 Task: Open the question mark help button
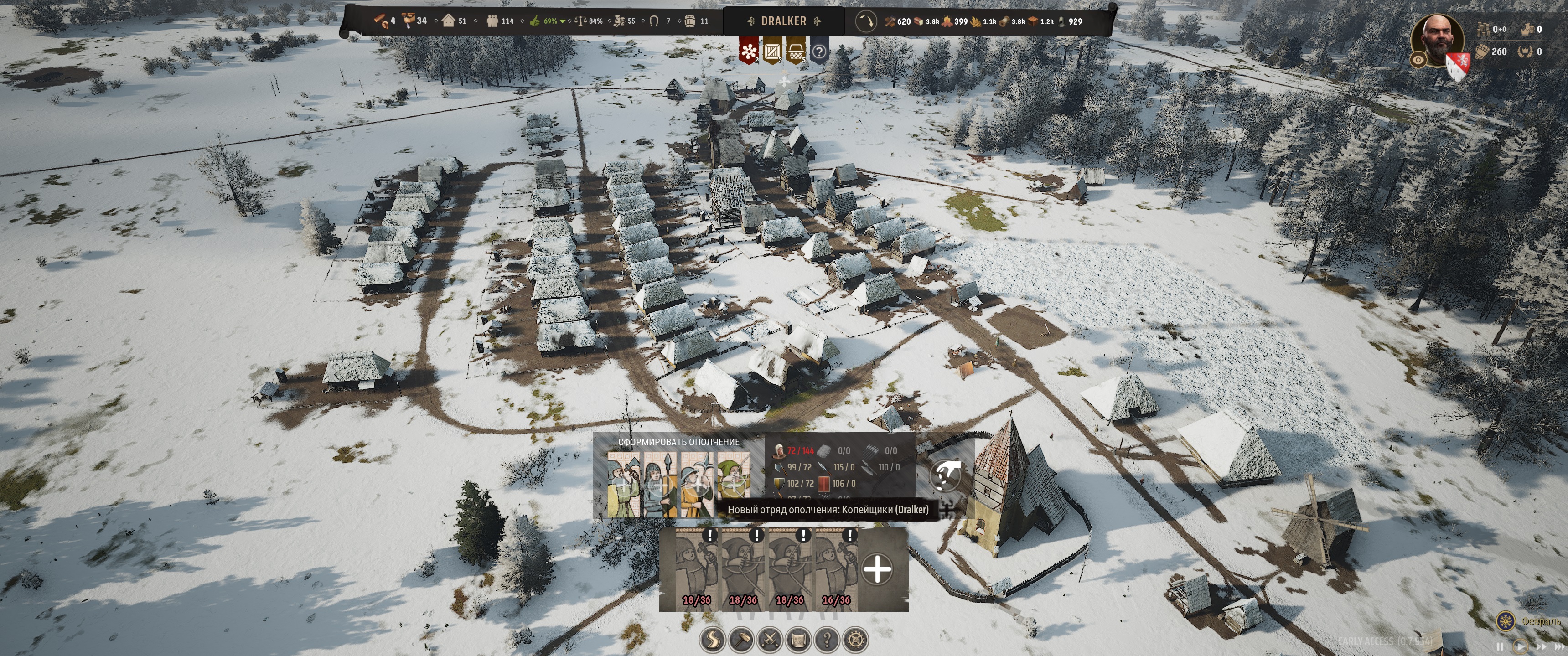point(827,640)
